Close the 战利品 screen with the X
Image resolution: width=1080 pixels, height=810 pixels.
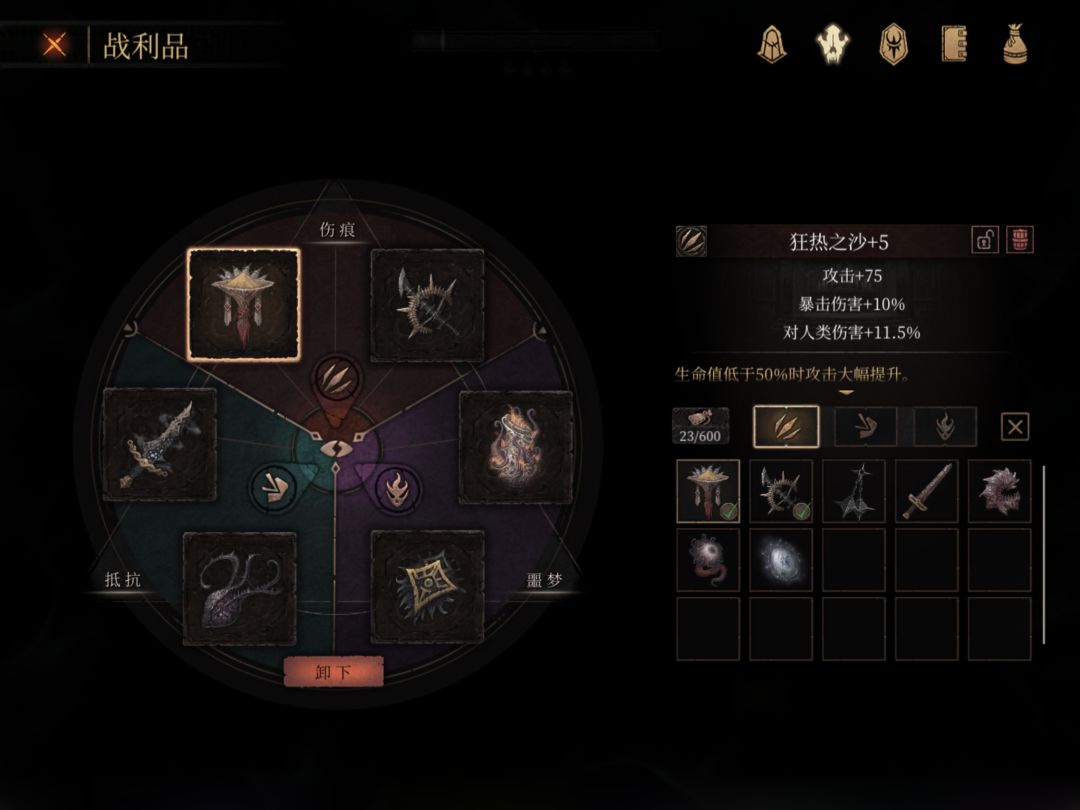pos(54,45)
